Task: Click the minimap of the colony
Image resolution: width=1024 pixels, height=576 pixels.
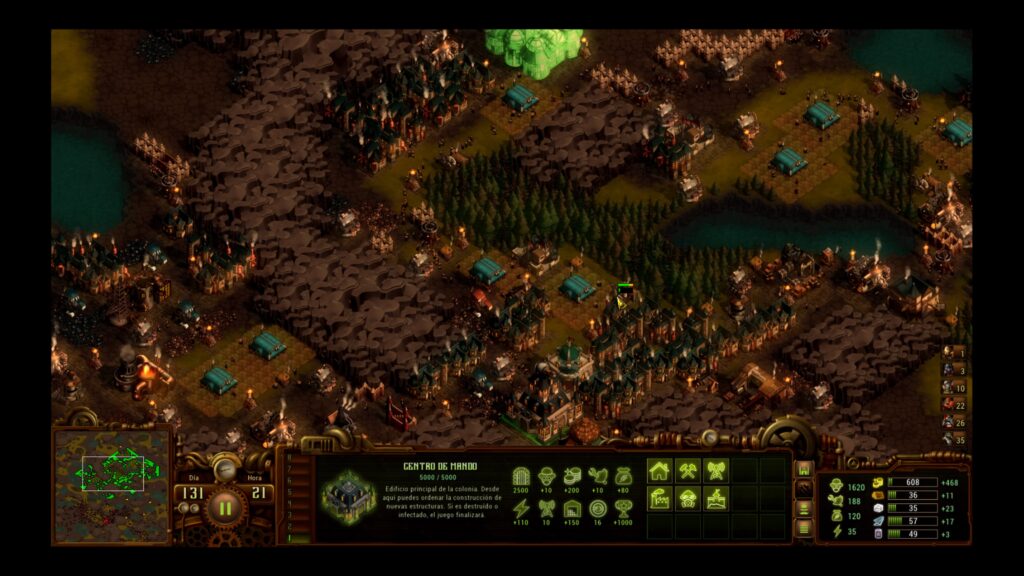Action: (112, 484)
